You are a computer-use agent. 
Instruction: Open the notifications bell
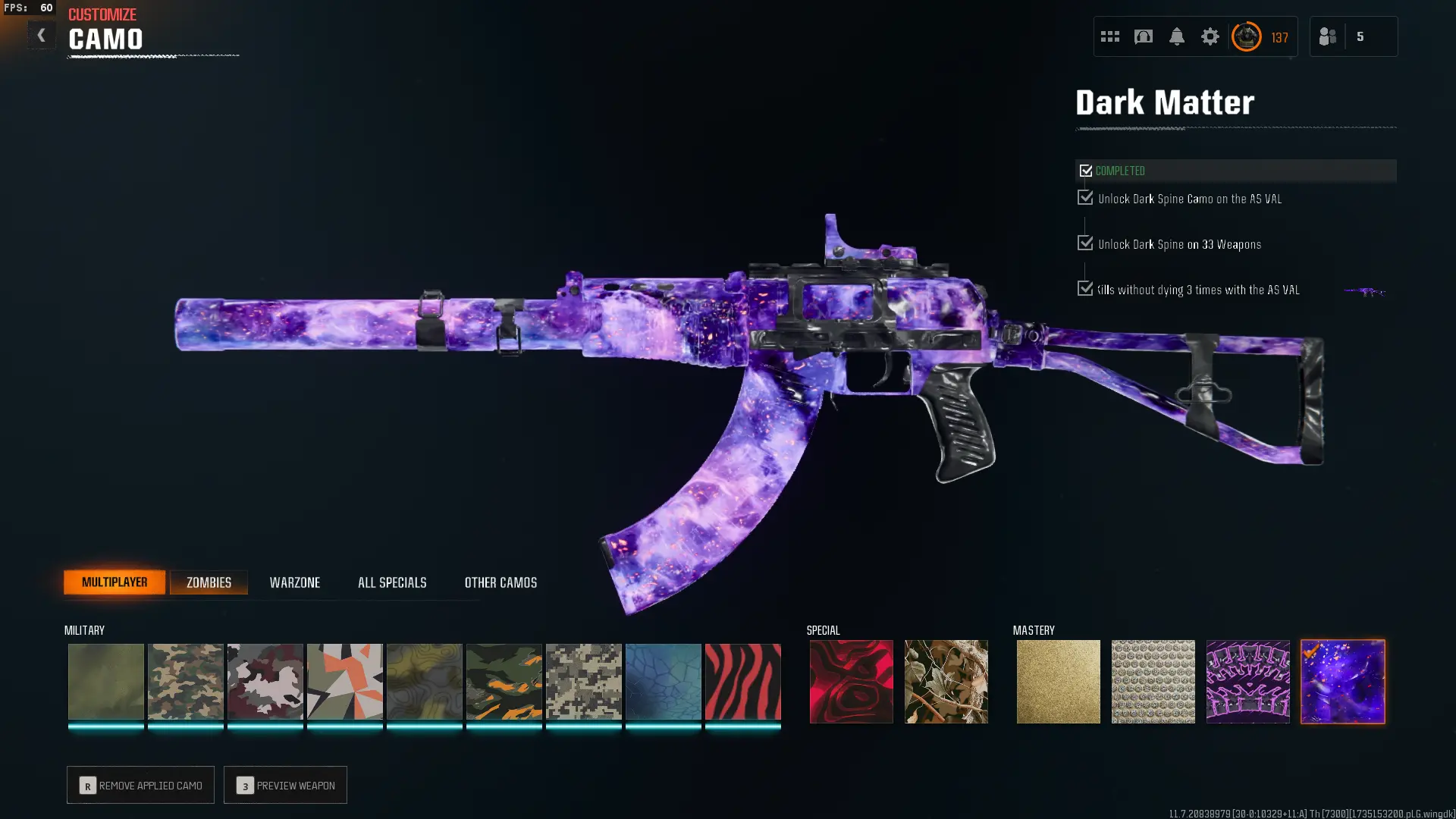click(x=1176, y=36)
